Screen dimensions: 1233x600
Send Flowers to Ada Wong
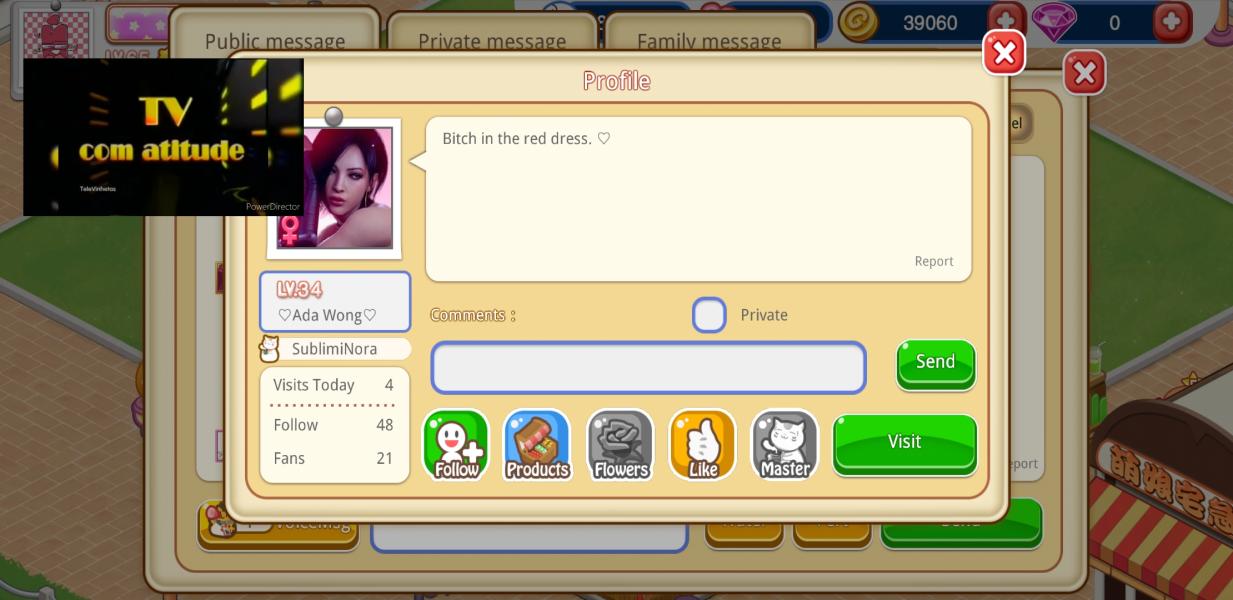point(620,445)
